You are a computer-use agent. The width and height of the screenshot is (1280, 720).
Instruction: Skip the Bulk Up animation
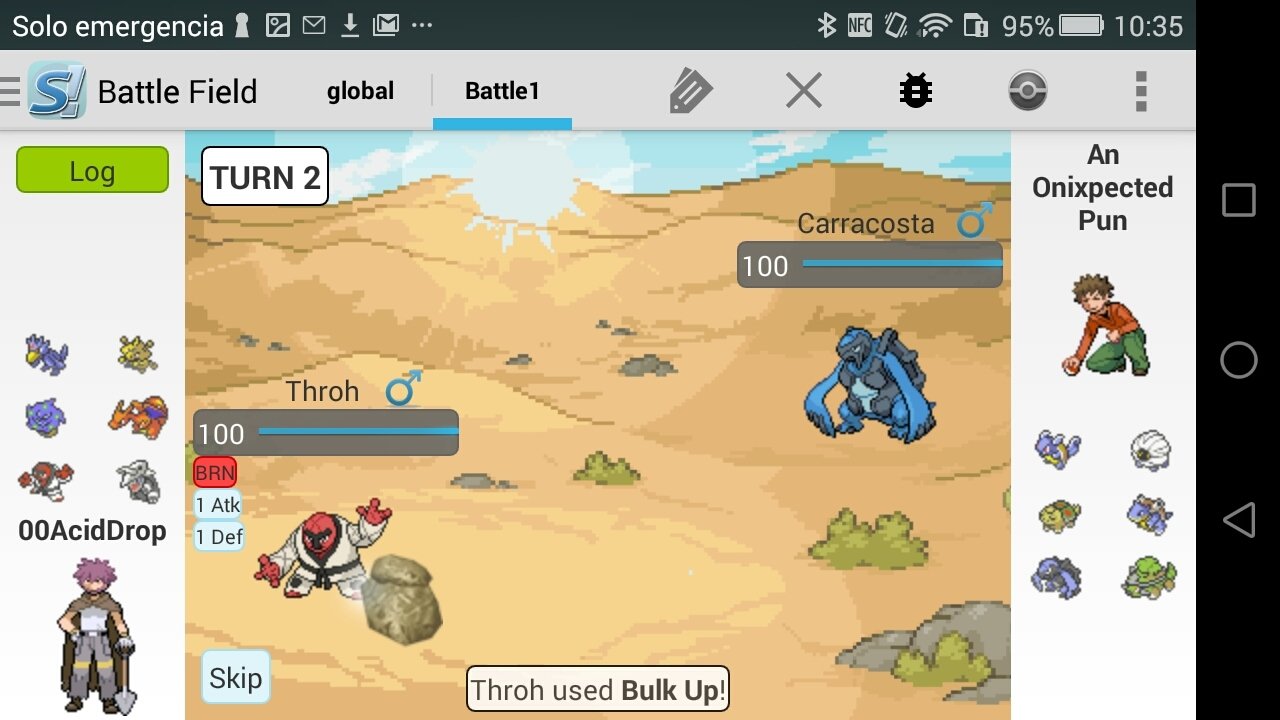(235, 678)
